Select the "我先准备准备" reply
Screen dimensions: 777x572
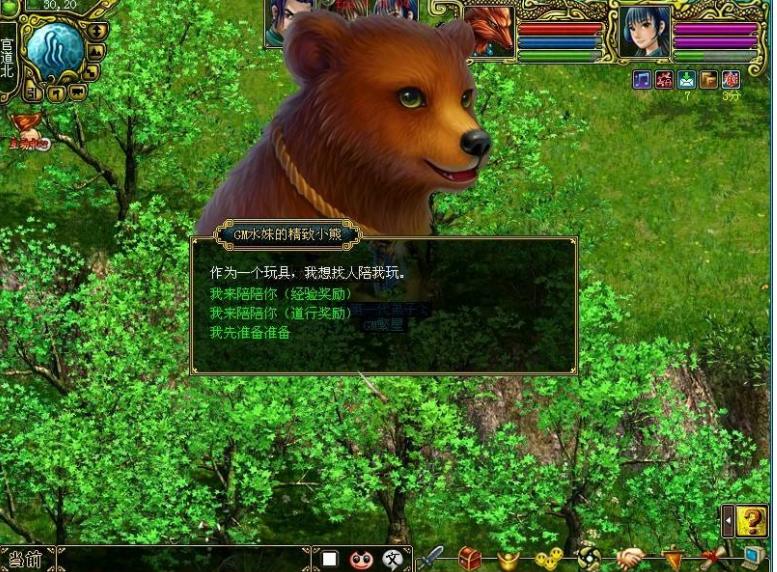pos(250,332)
